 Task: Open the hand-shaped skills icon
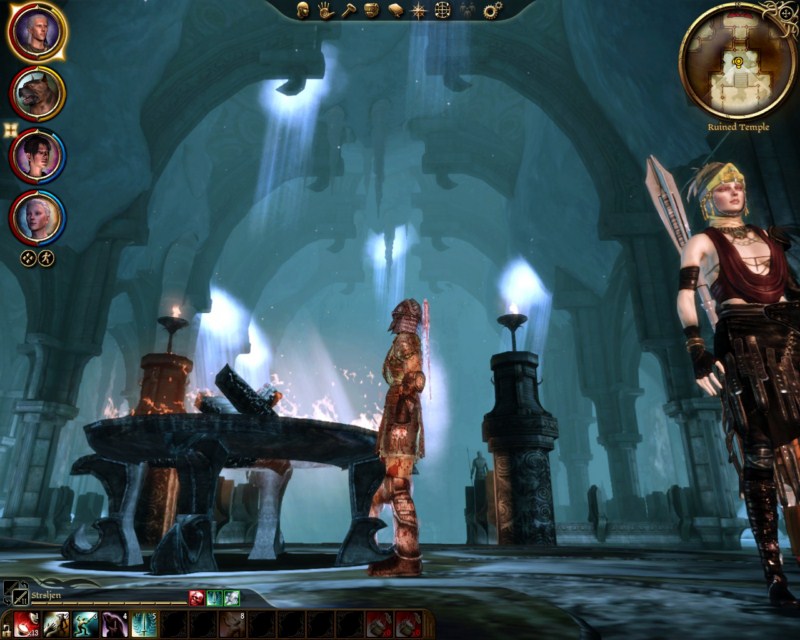[x=325, y=10]
